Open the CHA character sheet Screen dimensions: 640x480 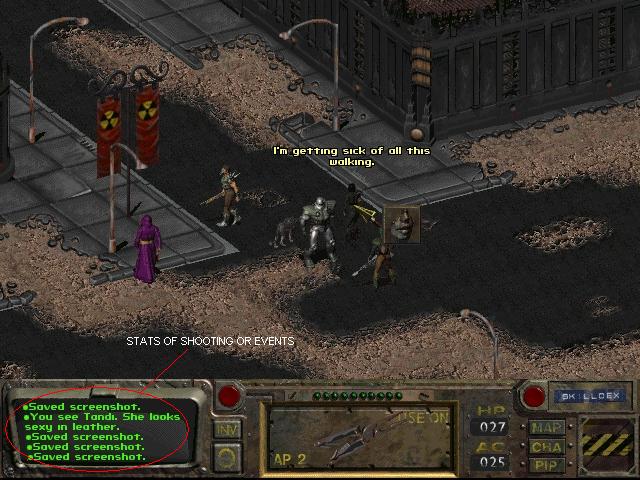tap(546, 446)
